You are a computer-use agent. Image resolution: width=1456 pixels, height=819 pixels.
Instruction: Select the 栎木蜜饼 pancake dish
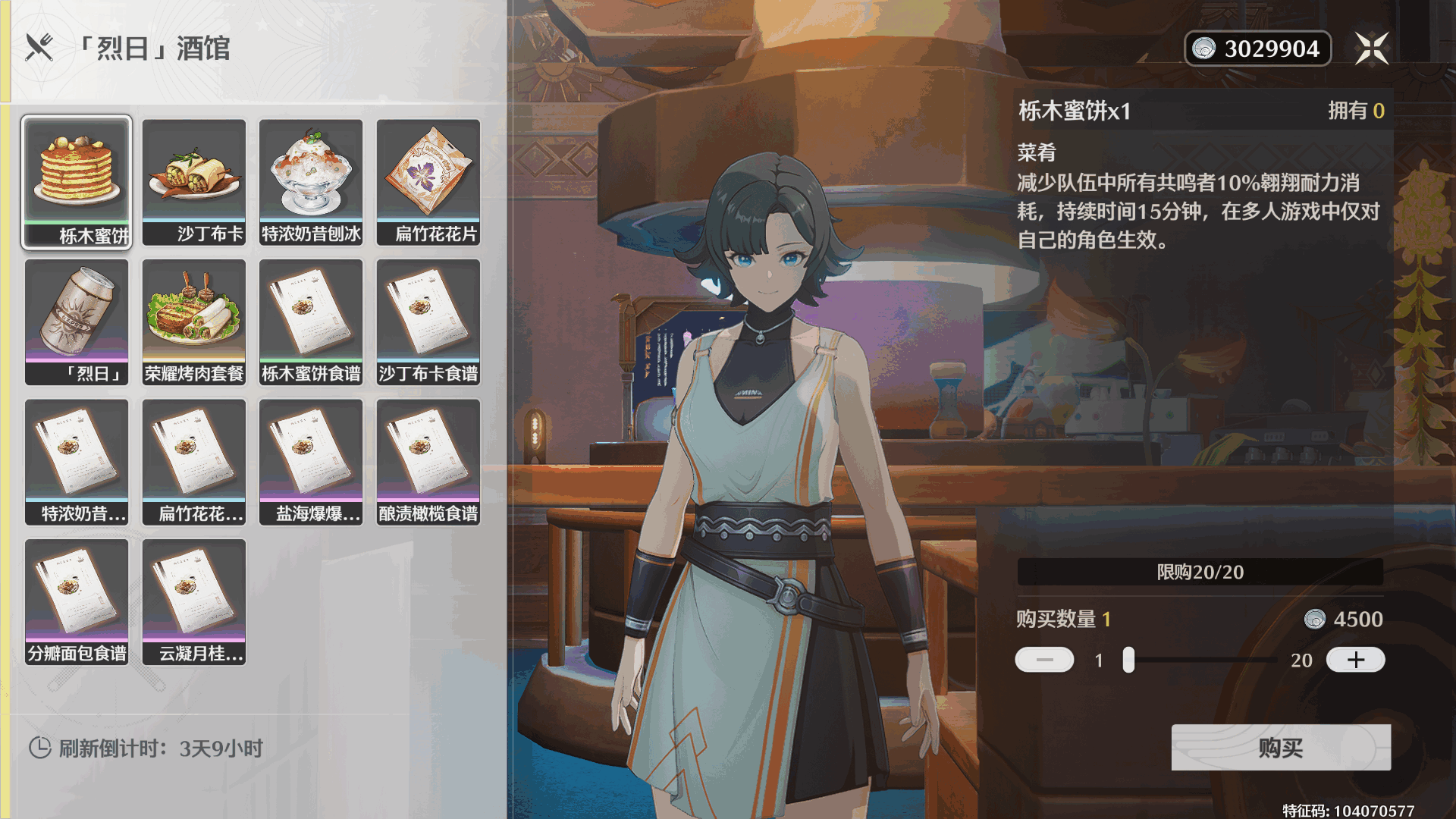point(77,182)
